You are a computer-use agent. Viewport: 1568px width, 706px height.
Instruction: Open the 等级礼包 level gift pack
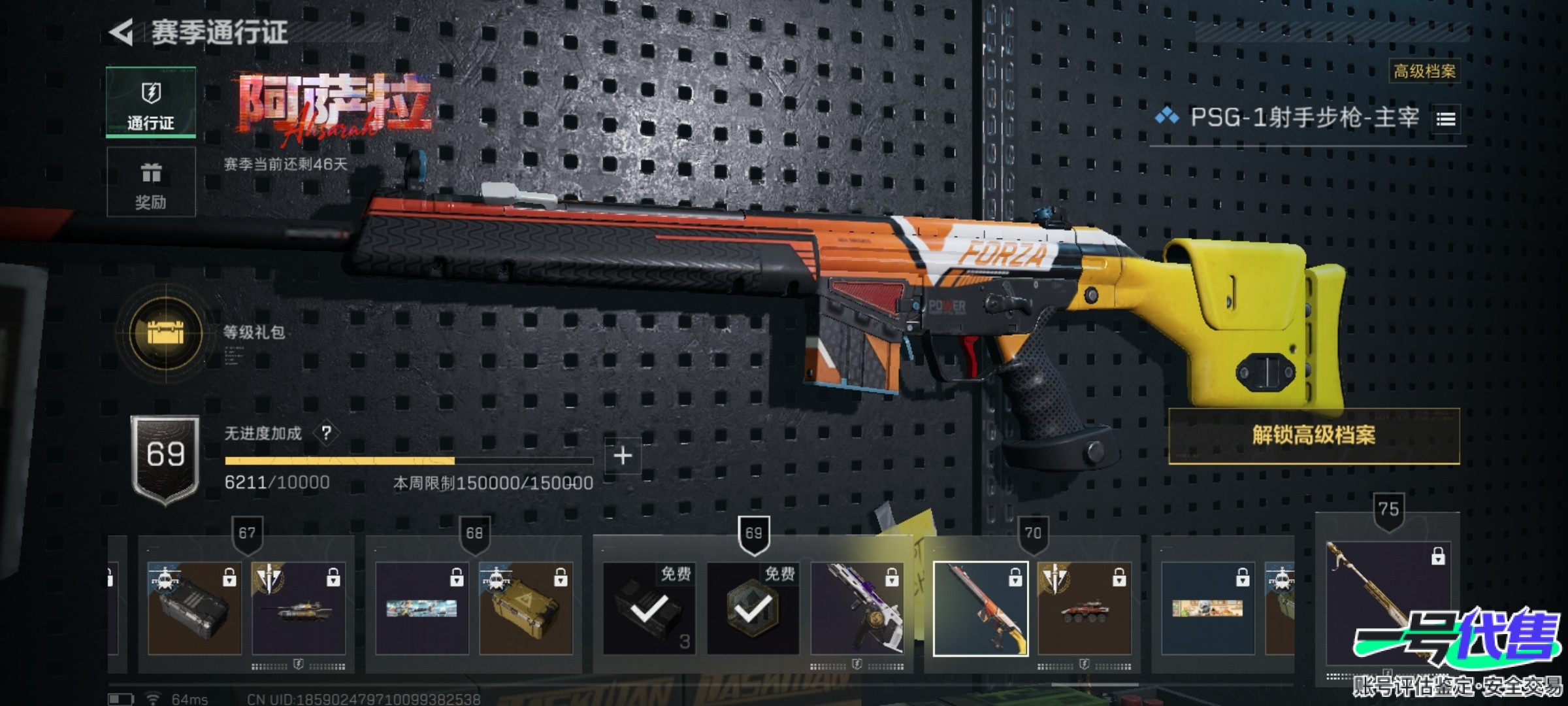pyautogui.click(x=166, y=333)
